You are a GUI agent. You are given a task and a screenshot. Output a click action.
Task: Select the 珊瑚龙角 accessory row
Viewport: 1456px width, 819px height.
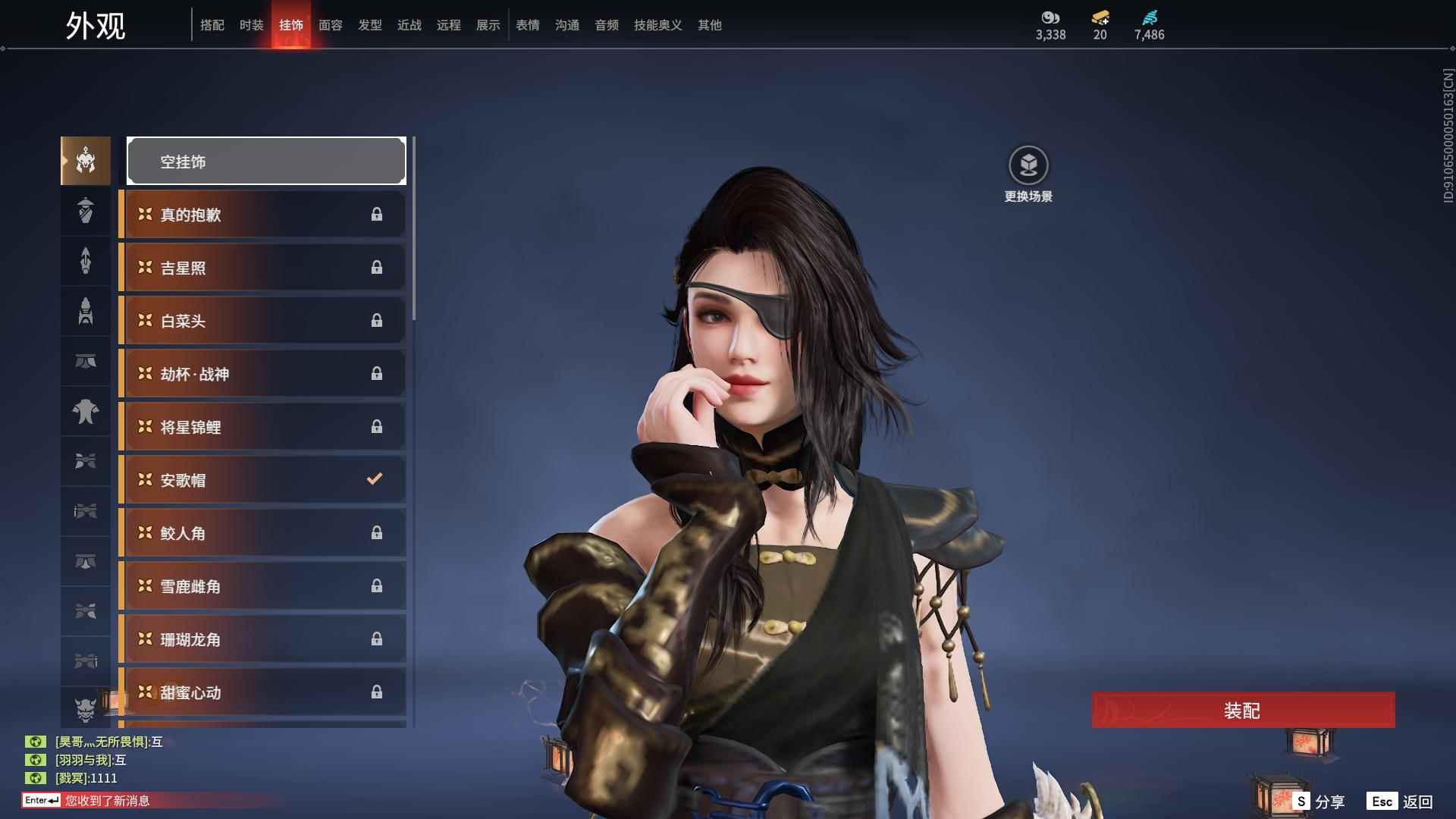tap(263, 639)
